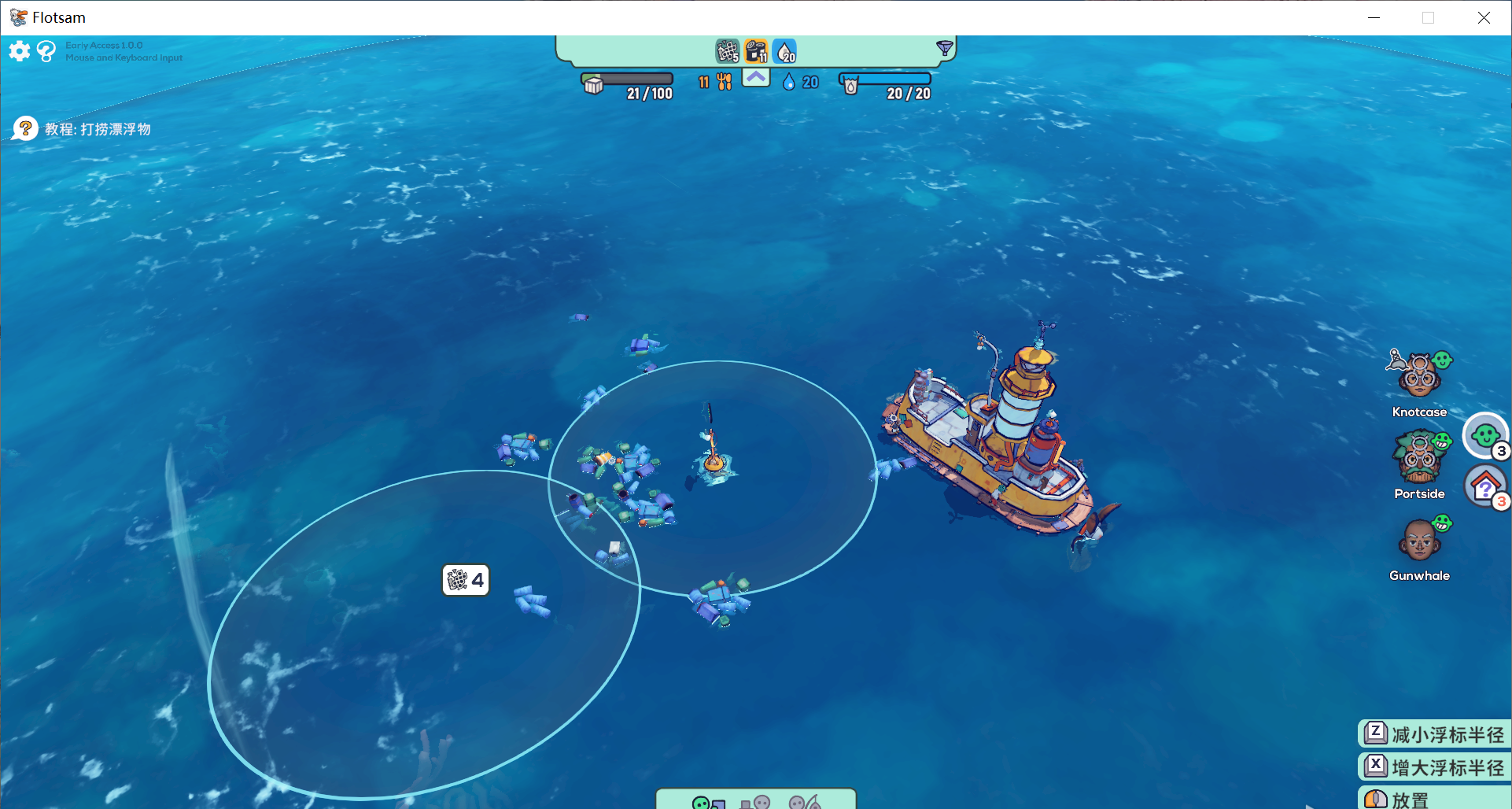Open the gear settings menu
Image resolution: width=1512 pixels, height=809 pixels.
click(x=20, y=51)
